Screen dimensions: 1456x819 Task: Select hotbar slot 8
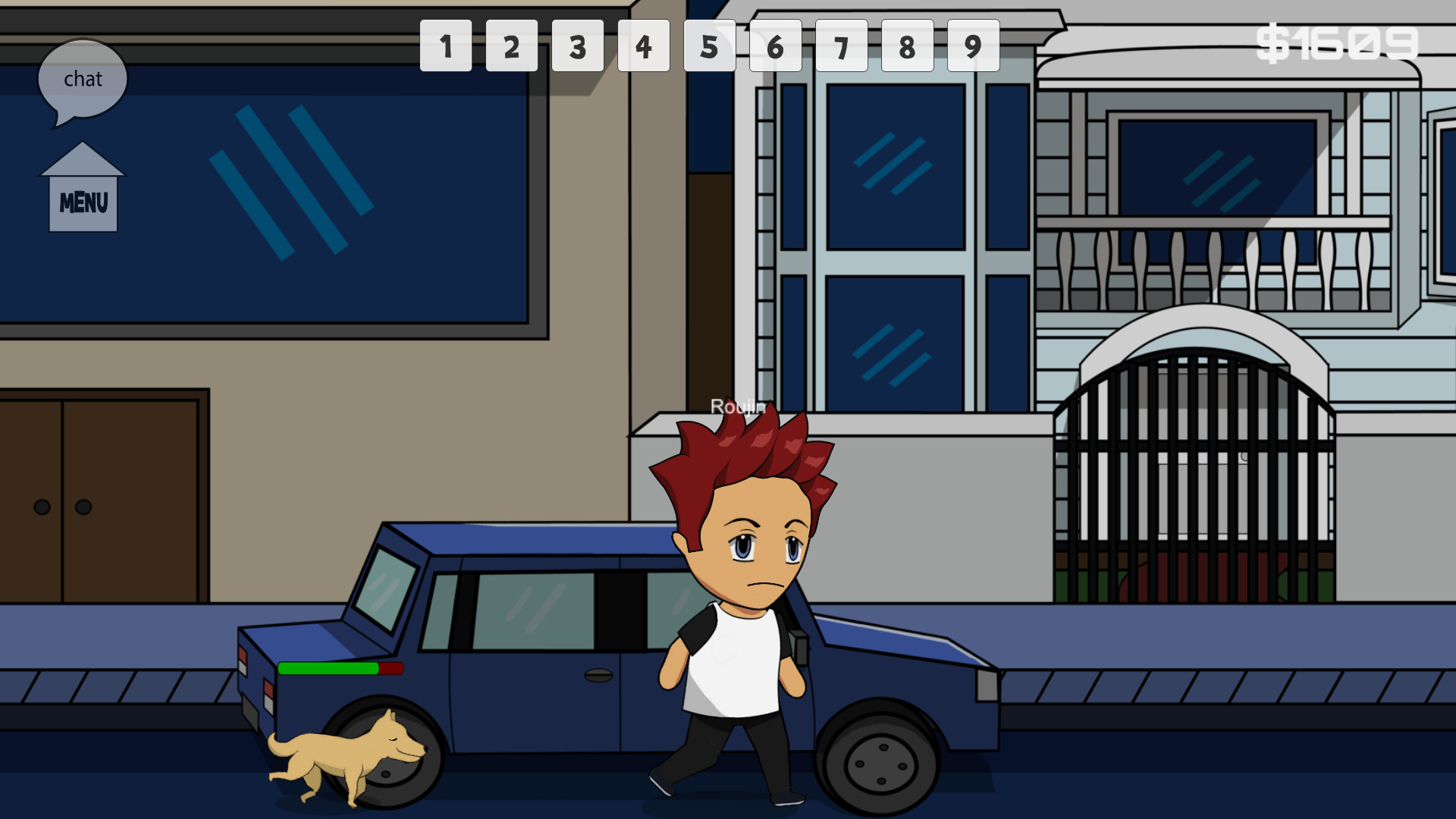(907, 46)
